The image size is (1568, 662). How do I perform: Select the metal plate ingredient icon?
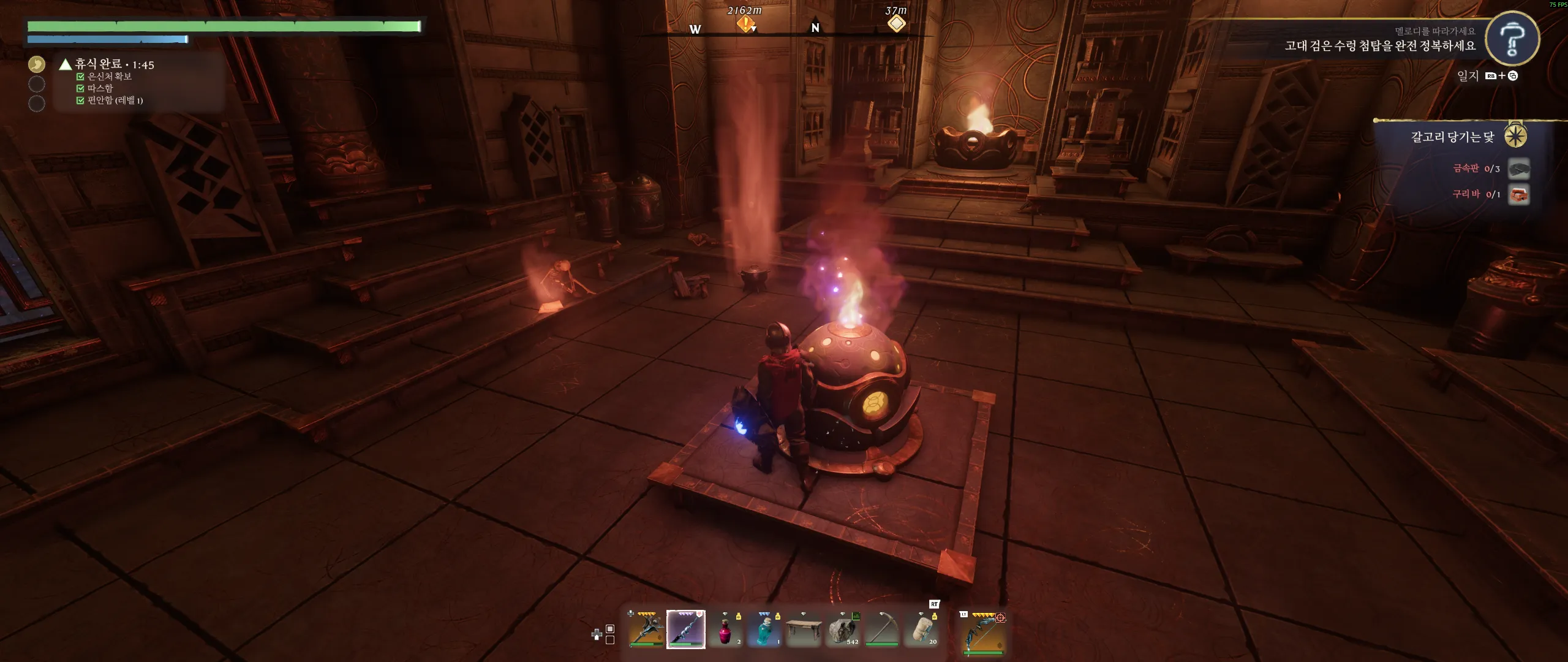1518,169
